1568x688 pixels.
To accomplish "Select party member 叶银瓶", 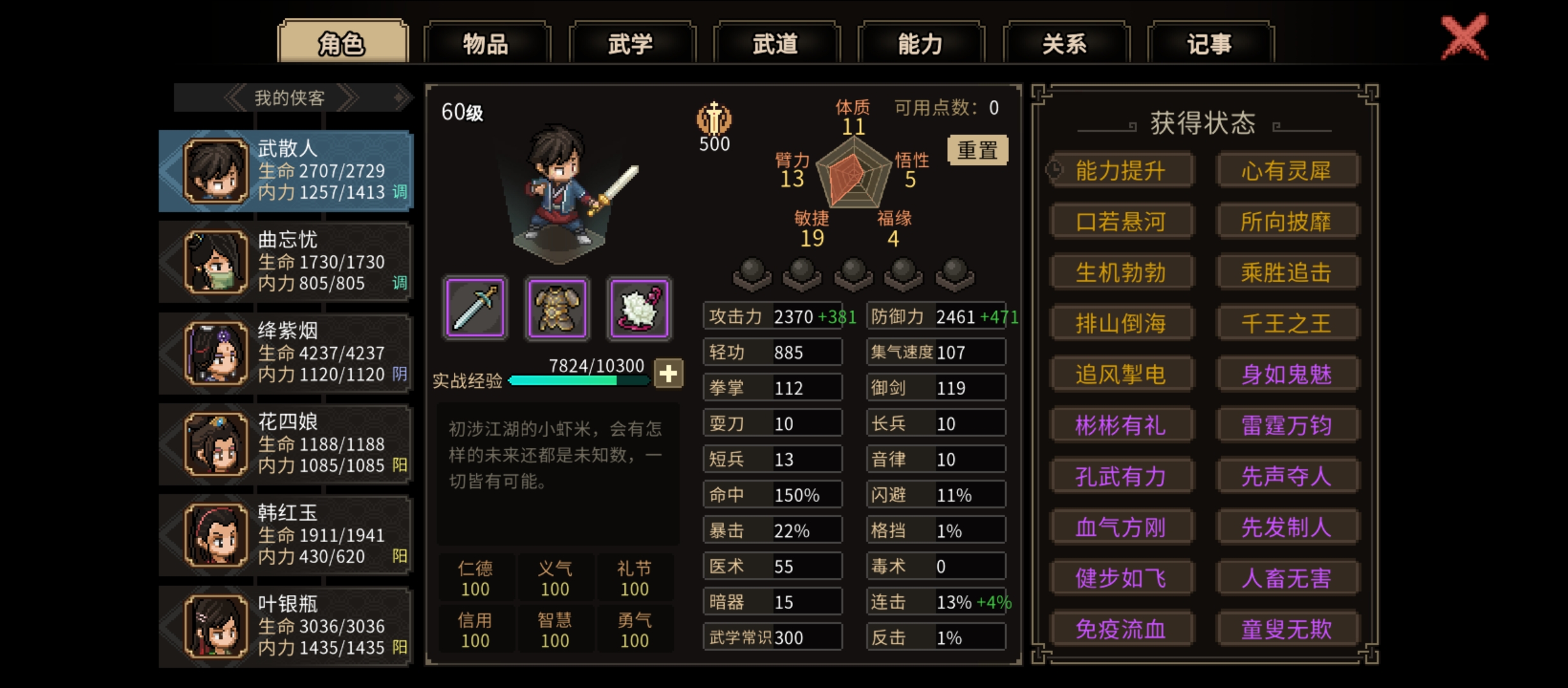I will [x=287, y=626].
